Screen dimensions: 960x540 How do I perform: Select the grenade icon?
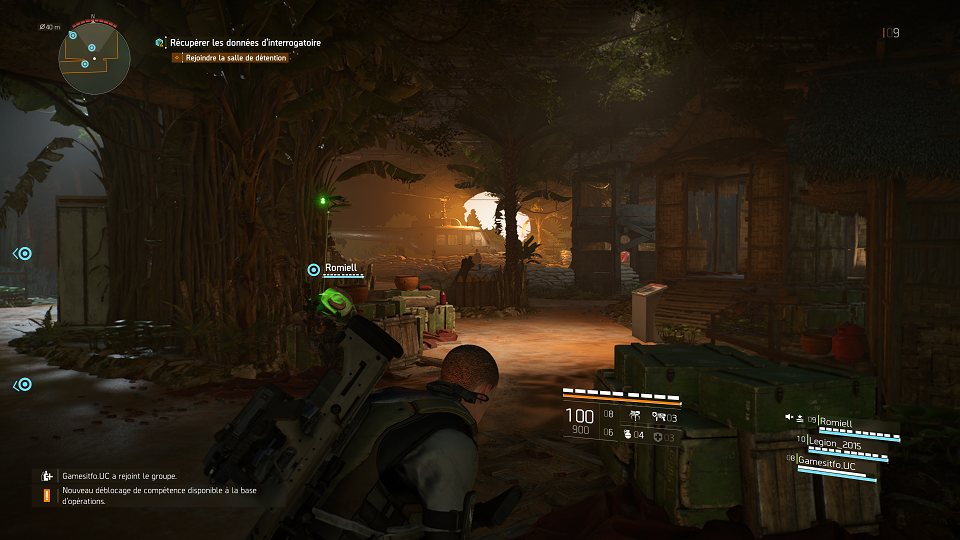629,434
